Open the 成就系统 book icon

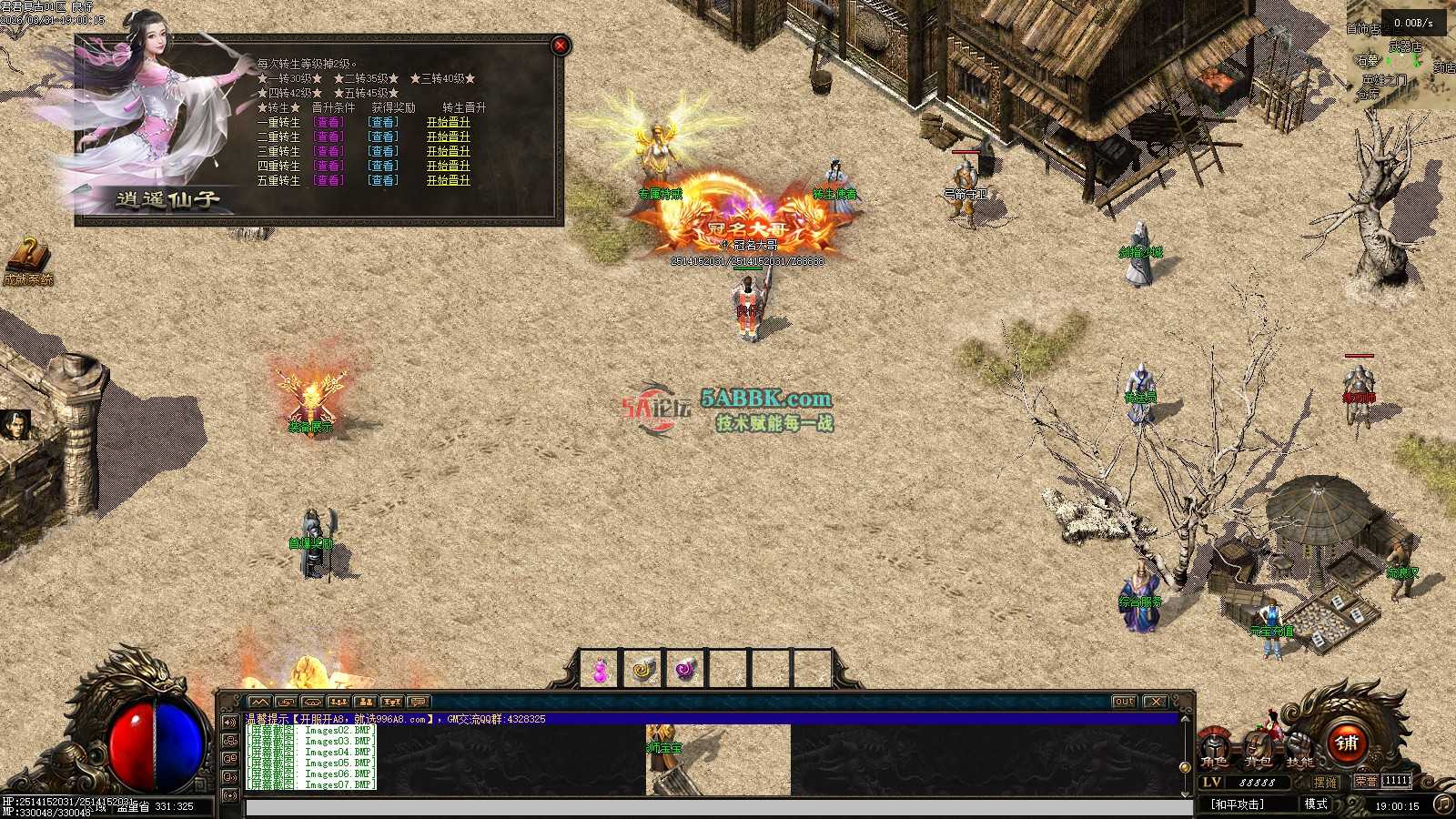[28, 258]
